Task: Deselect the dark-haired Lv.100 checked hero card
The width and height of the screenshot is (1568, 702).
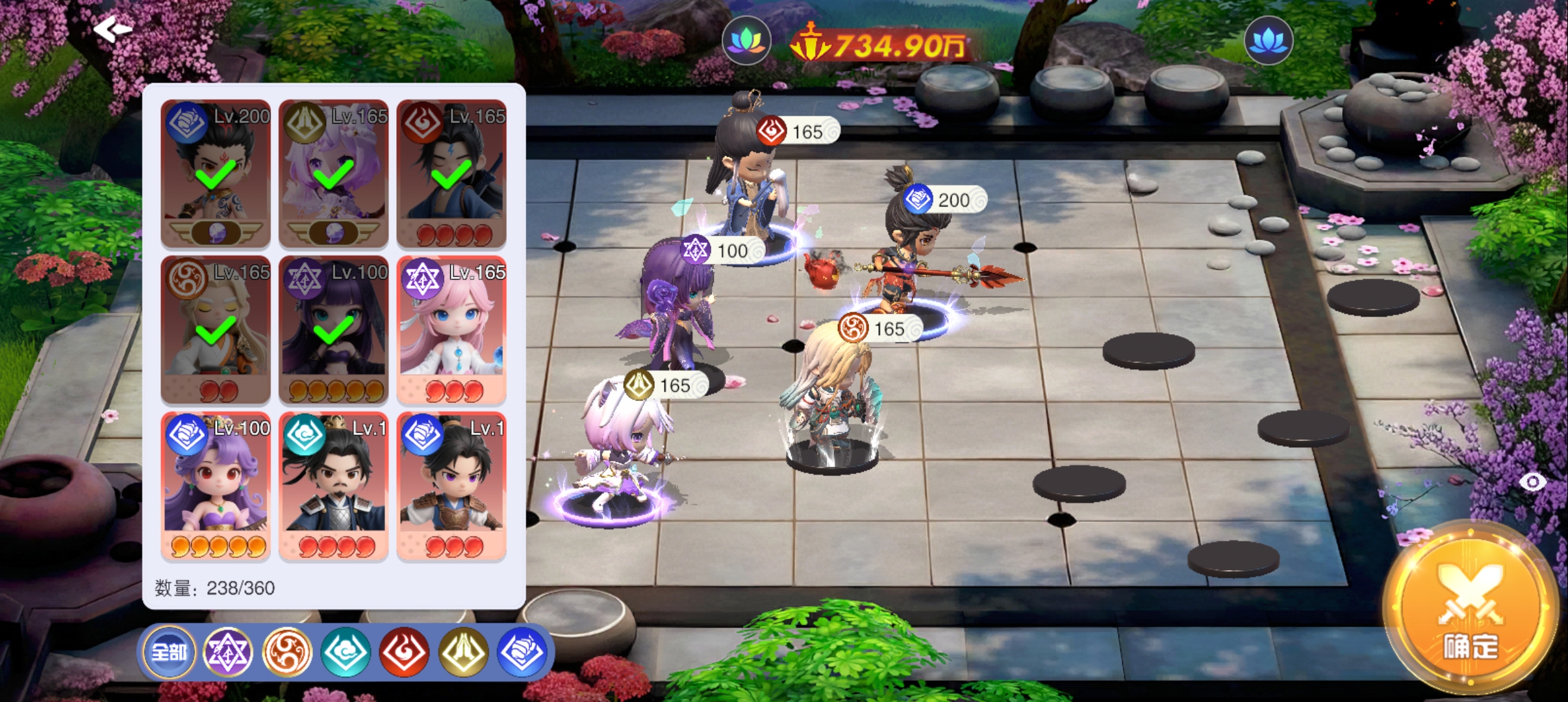Action: coord(333,330)
